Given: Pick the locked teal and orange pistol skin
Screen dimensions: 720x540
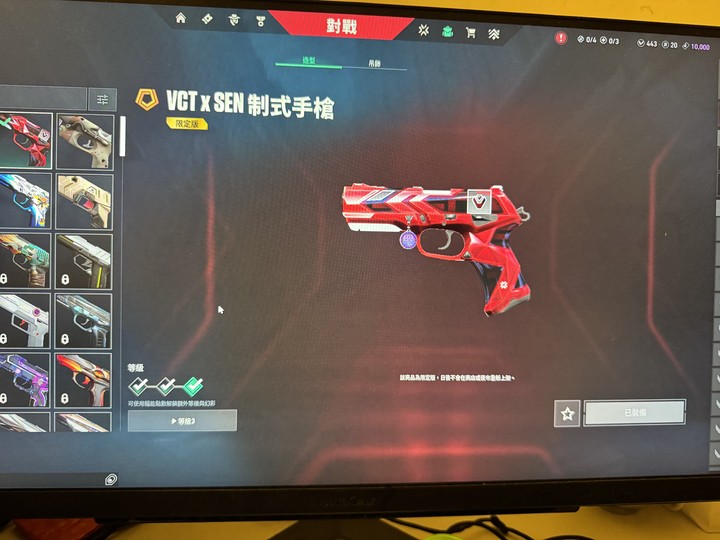Looking at the screenshot, I should tap(25, 260).
